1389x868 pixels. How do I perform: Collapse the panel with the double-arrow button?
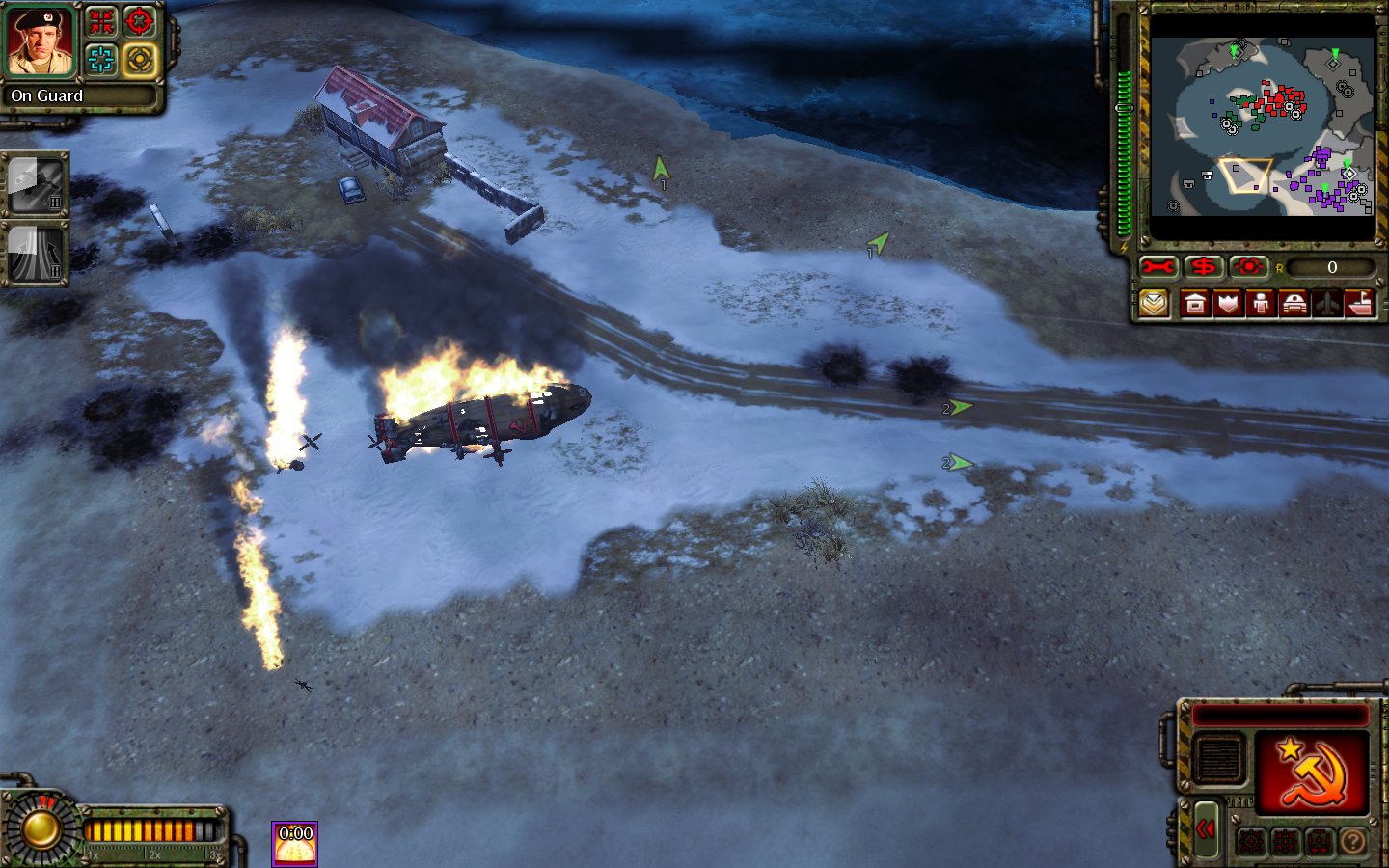tap(1206, 828)
